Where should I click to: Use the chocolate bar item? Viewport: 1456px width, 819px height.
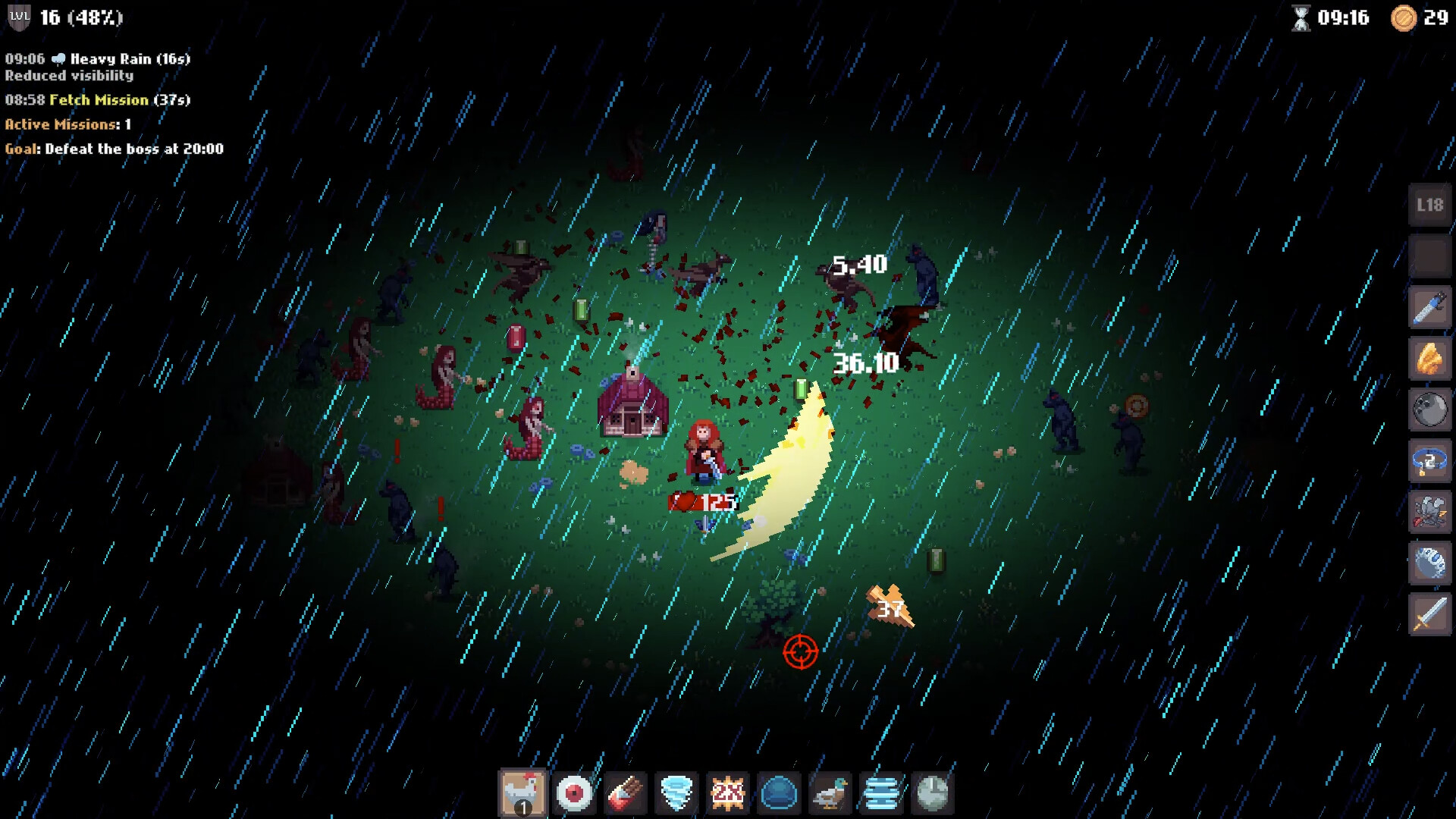[626, 793]
